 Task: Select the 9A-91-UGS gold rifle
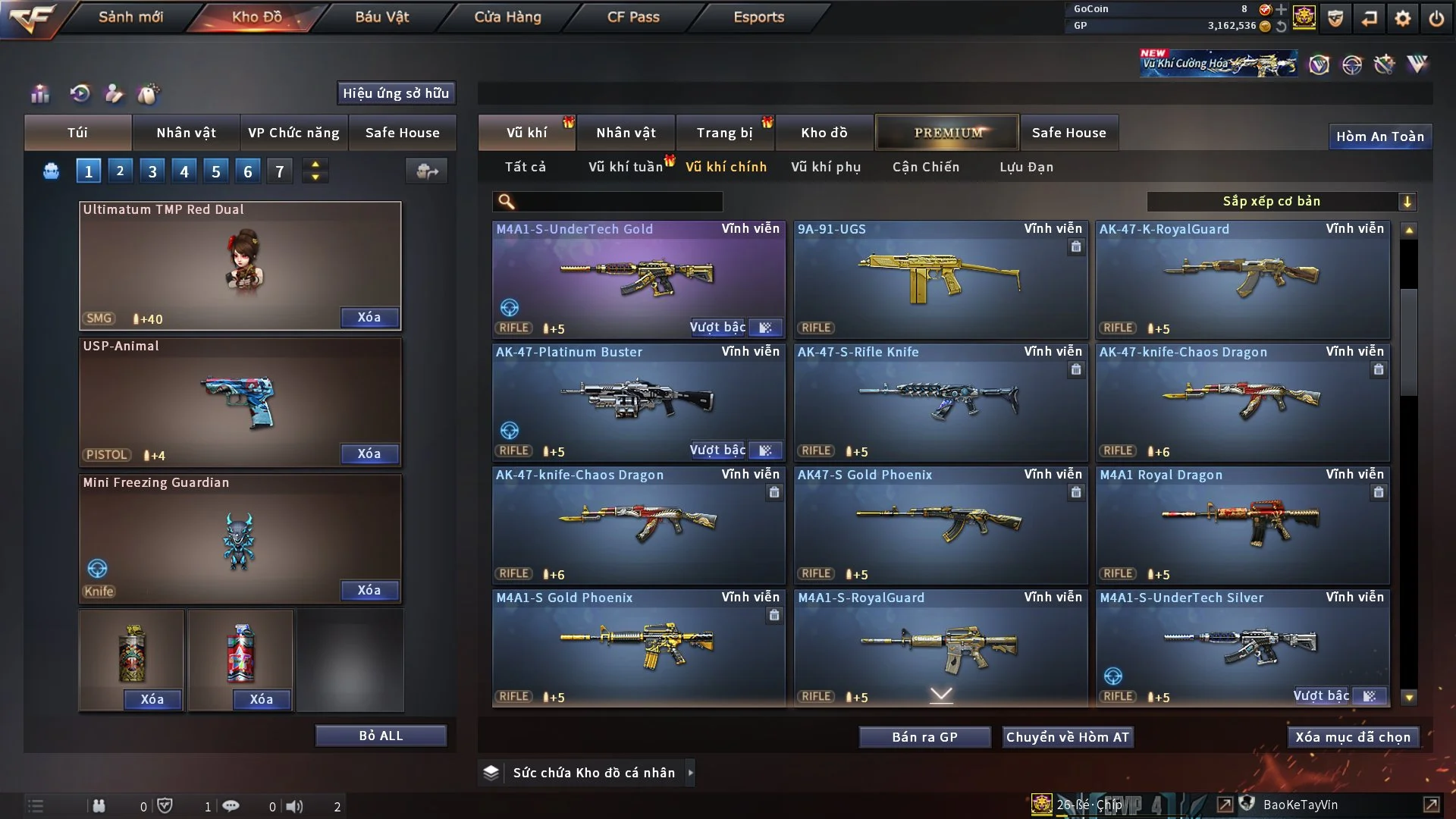click(940, 281)
